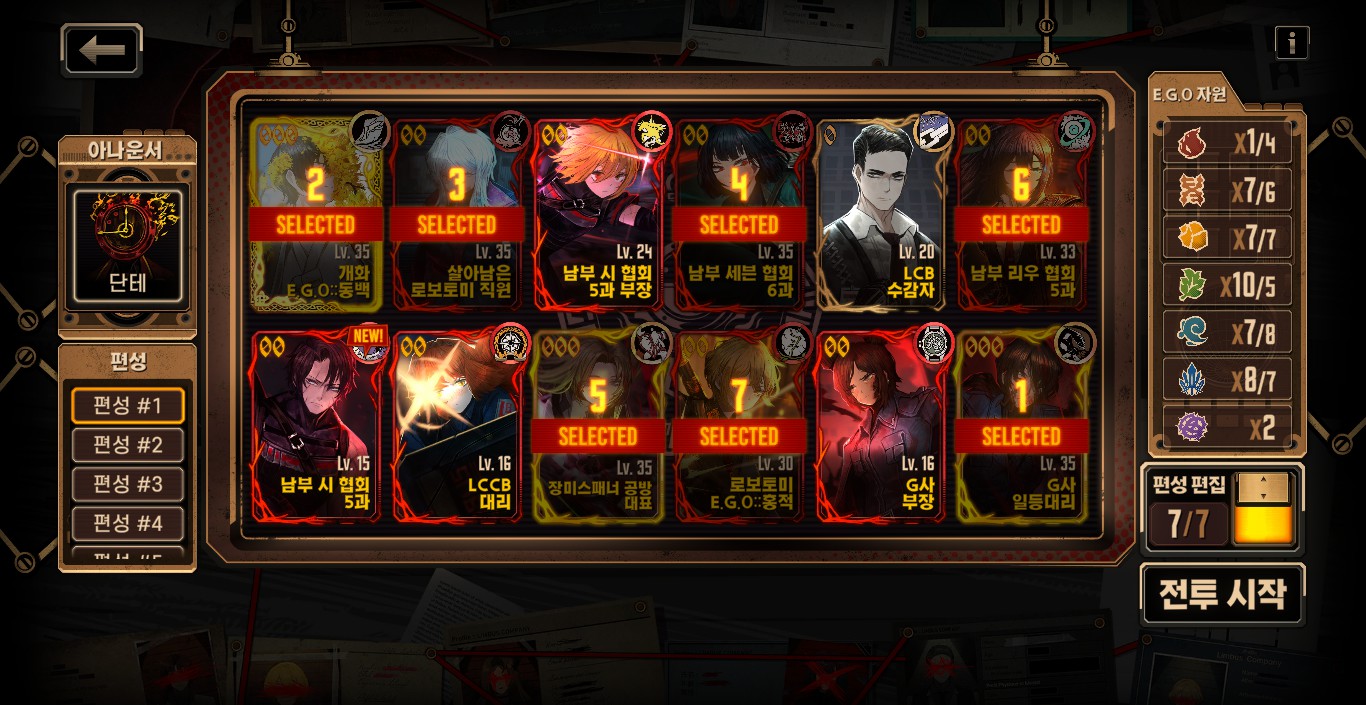Deselect the 개화 E.G.O::동백 card

316,215
